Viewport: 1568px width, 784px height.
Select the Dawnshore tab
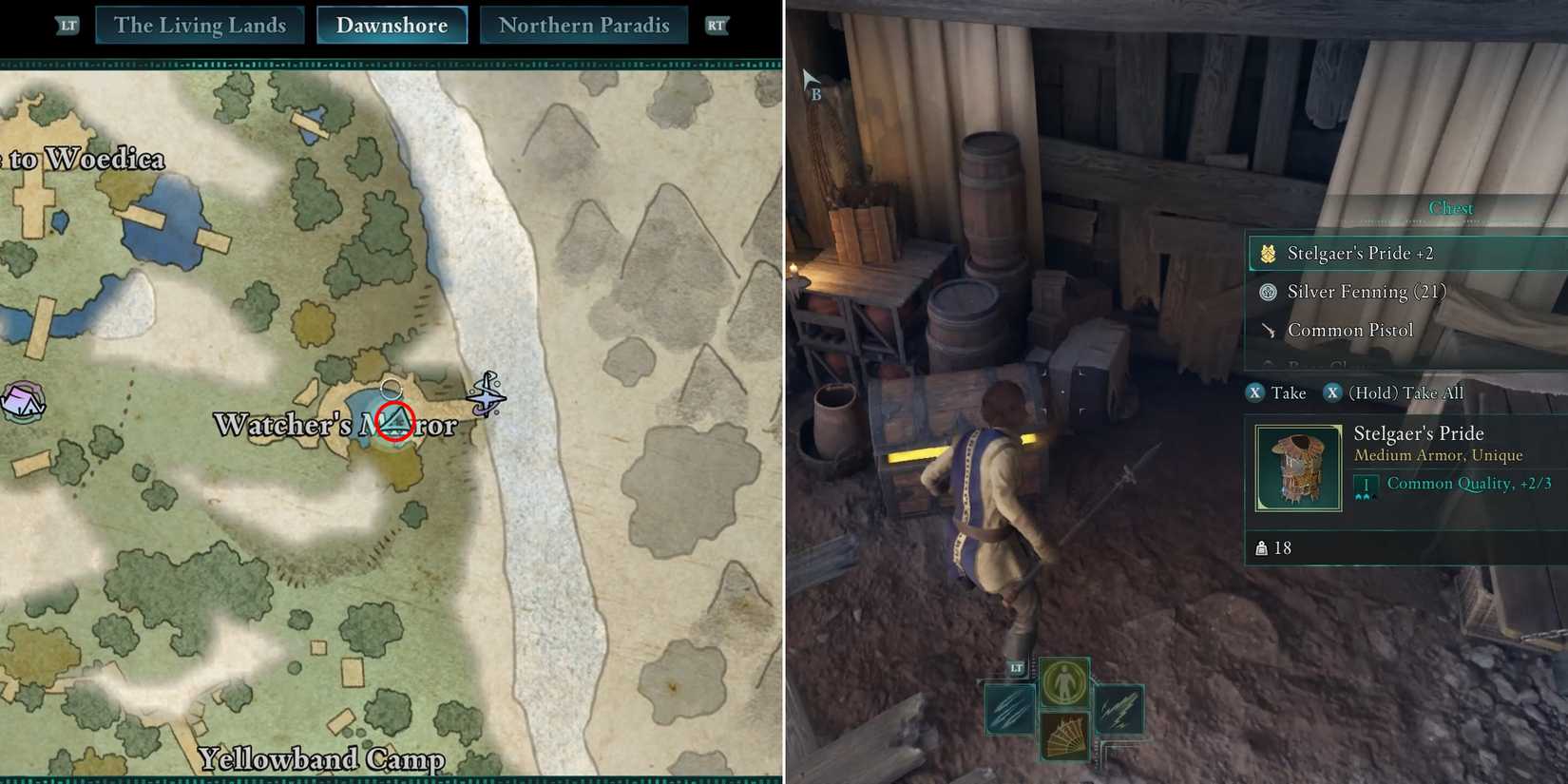click(392, 26)
